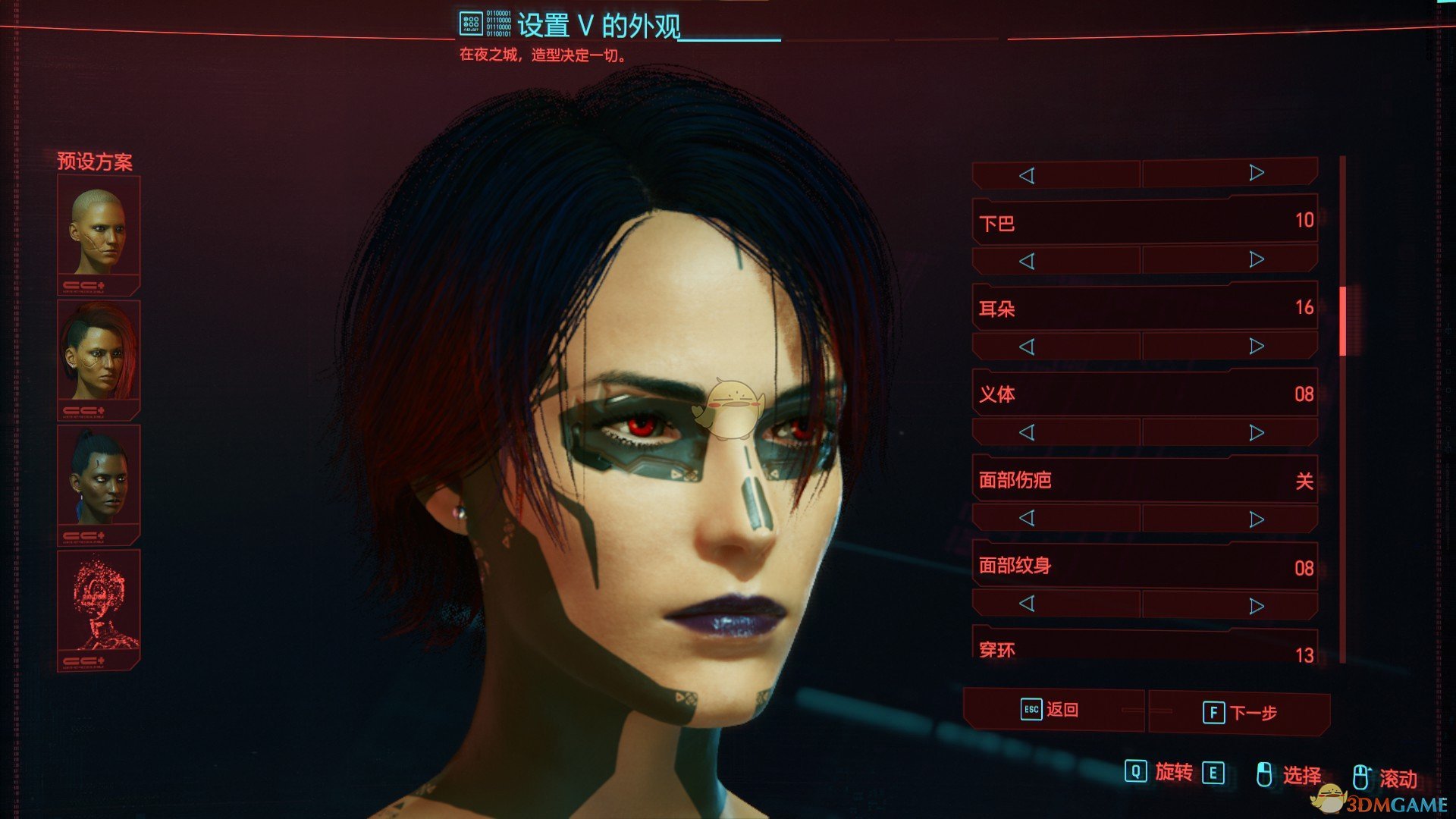Switch to next 面部纹身 (face tattoo)
The width and height of the screenshot is (1456, 819).
(x=1257, y=605)
